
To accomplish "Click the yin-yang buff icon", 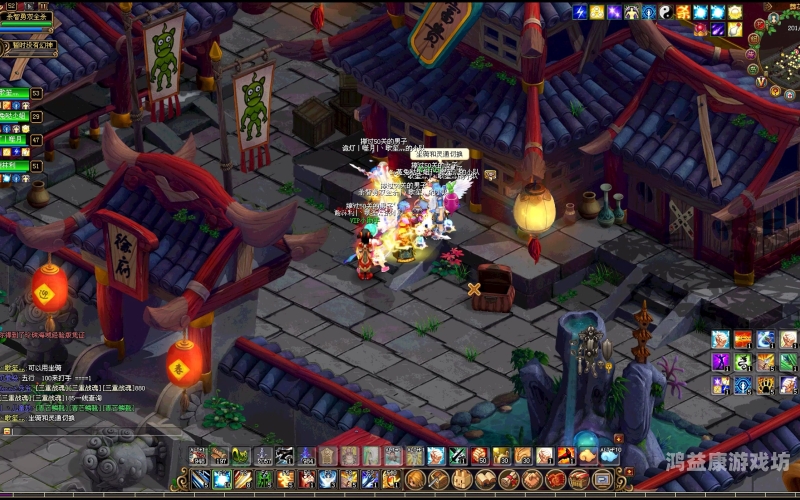I will (665, 12).
